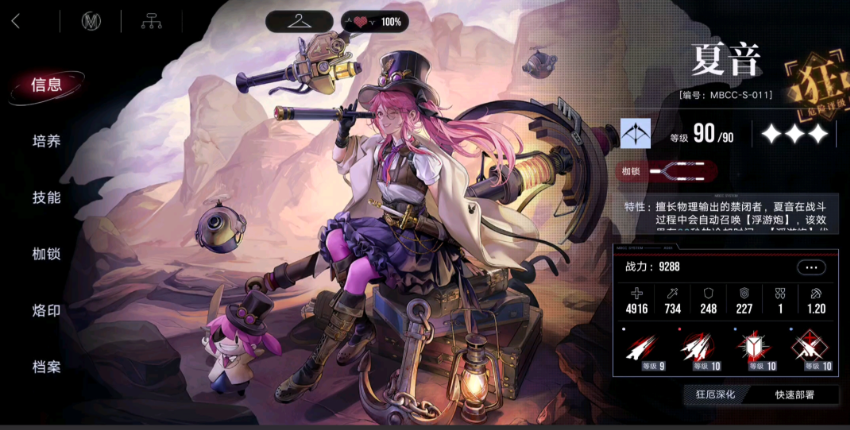Tap the heart compliance 100% indicator
The height and width of the screenshot is (430, 850).
point(375,21)
